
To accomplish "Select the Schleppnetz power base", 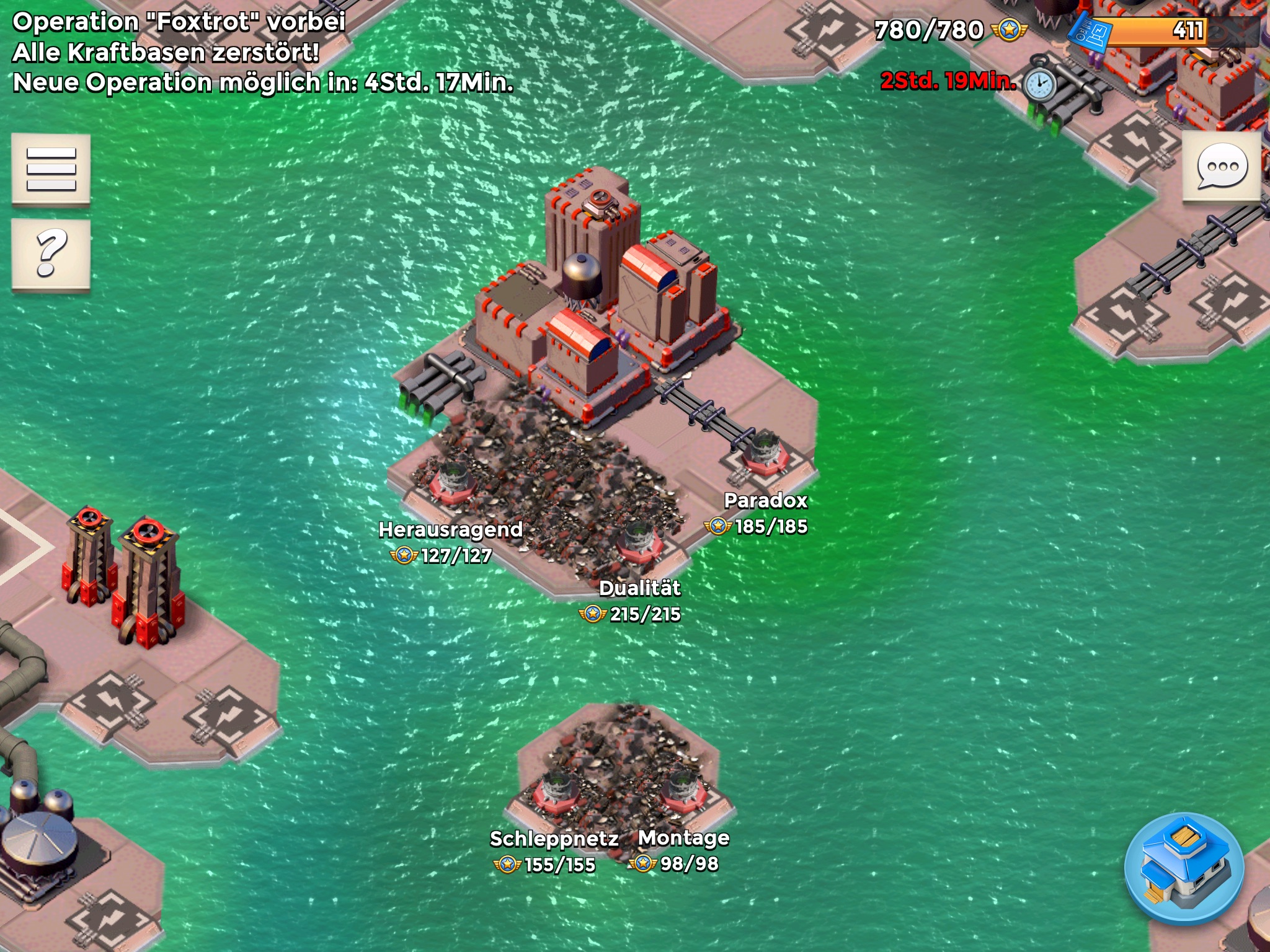I will [556, 792].
